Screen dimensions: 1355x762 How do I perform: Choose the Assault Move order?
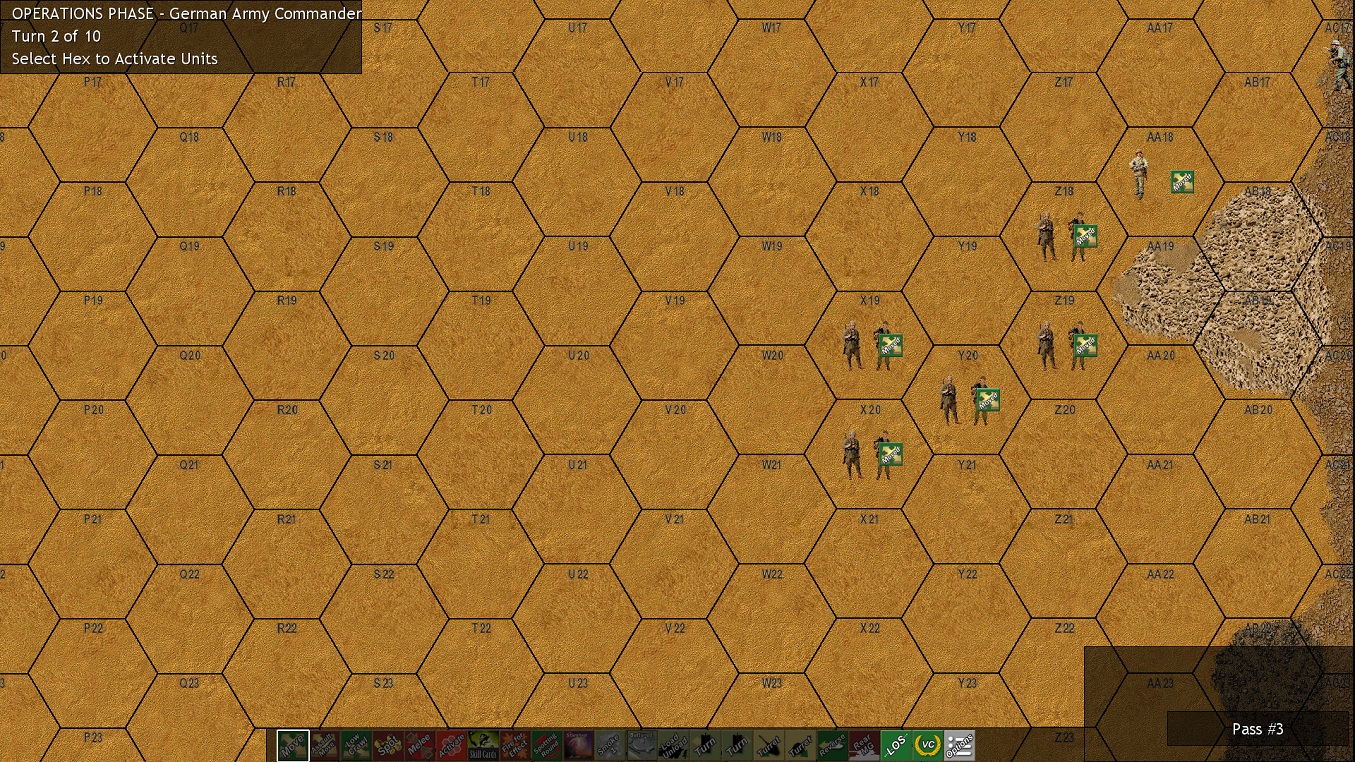[x=325, y=745]
